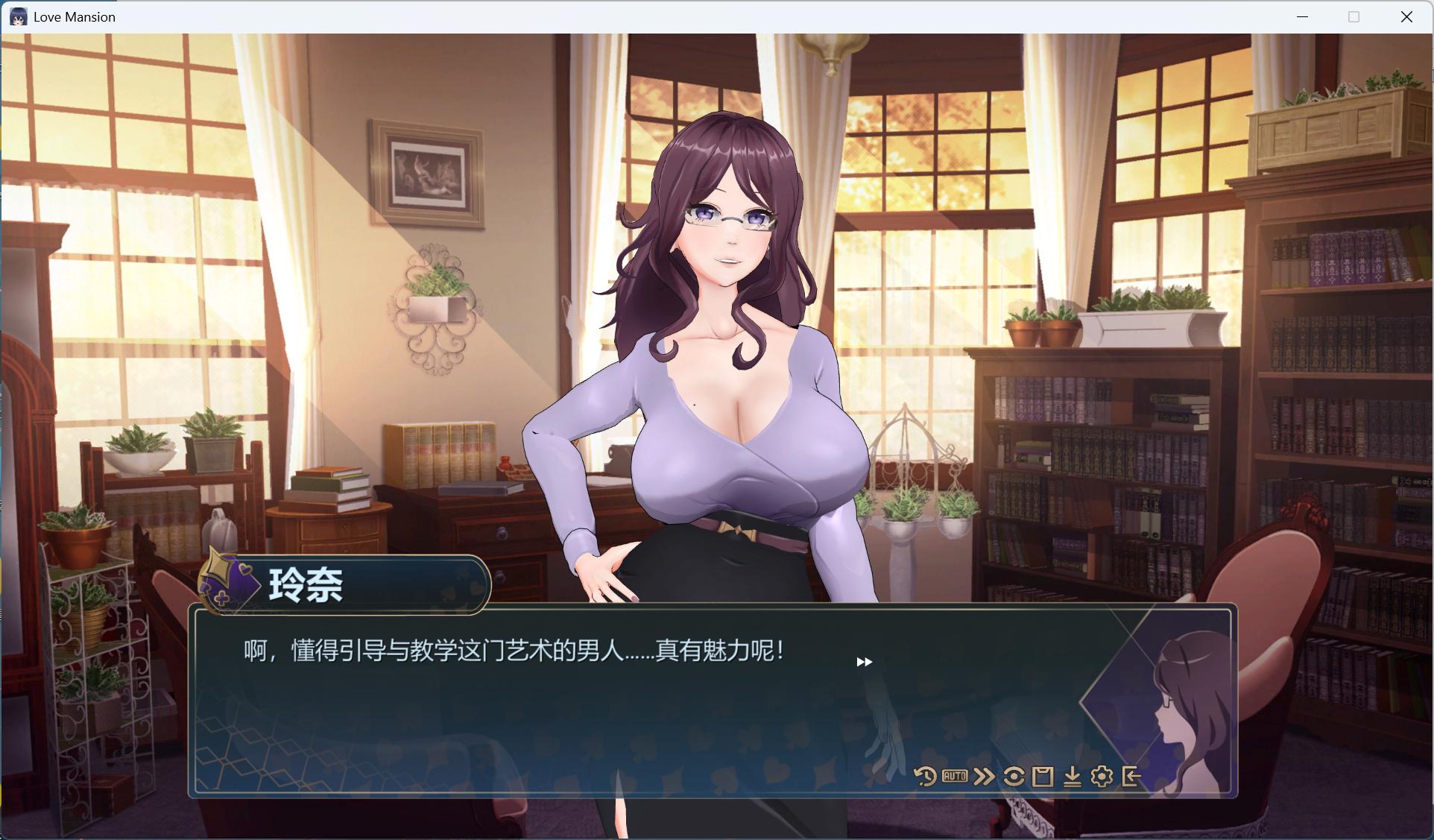Close the Love Mansion window
The width and height of the screenshot is (1434, 840).
[x=1407, y=16]
